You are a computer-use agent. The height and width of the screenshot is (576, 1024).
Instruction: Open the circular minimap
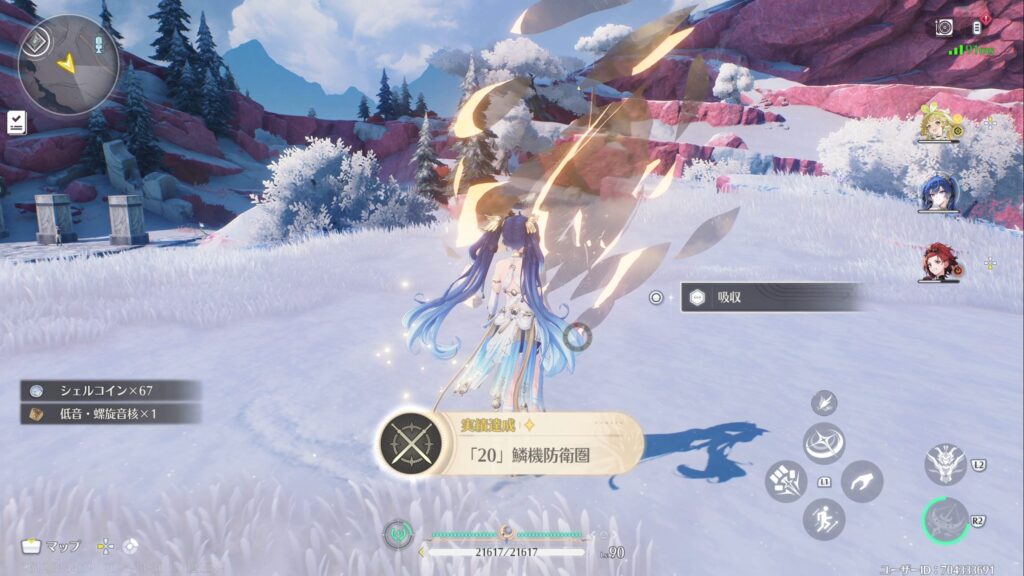tap(68, 64)
